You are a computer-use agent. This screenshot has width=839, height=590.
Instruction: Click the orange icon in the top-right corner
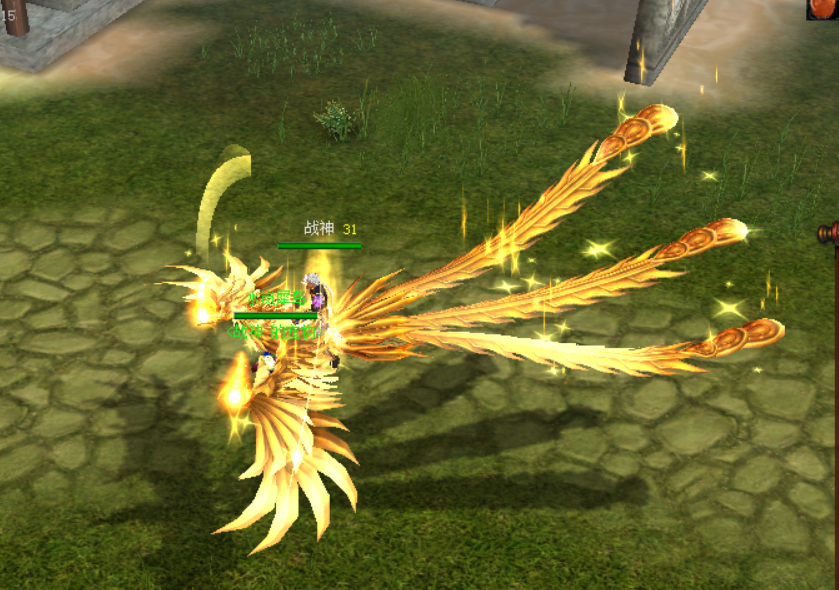823,9
